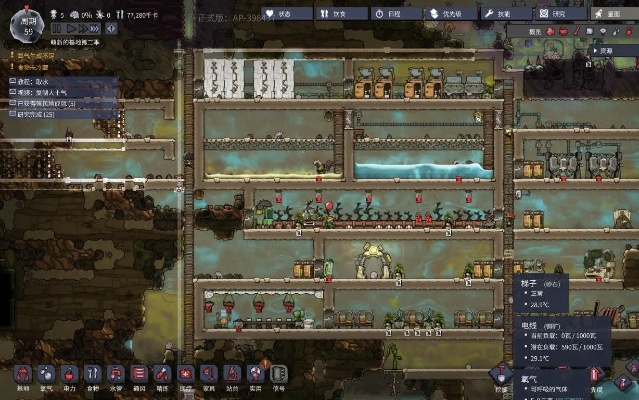Open the 通风 (Ventilation) build category
Image resolution: width=639 pixels, height=400 pixels.
tap(139, 376)
